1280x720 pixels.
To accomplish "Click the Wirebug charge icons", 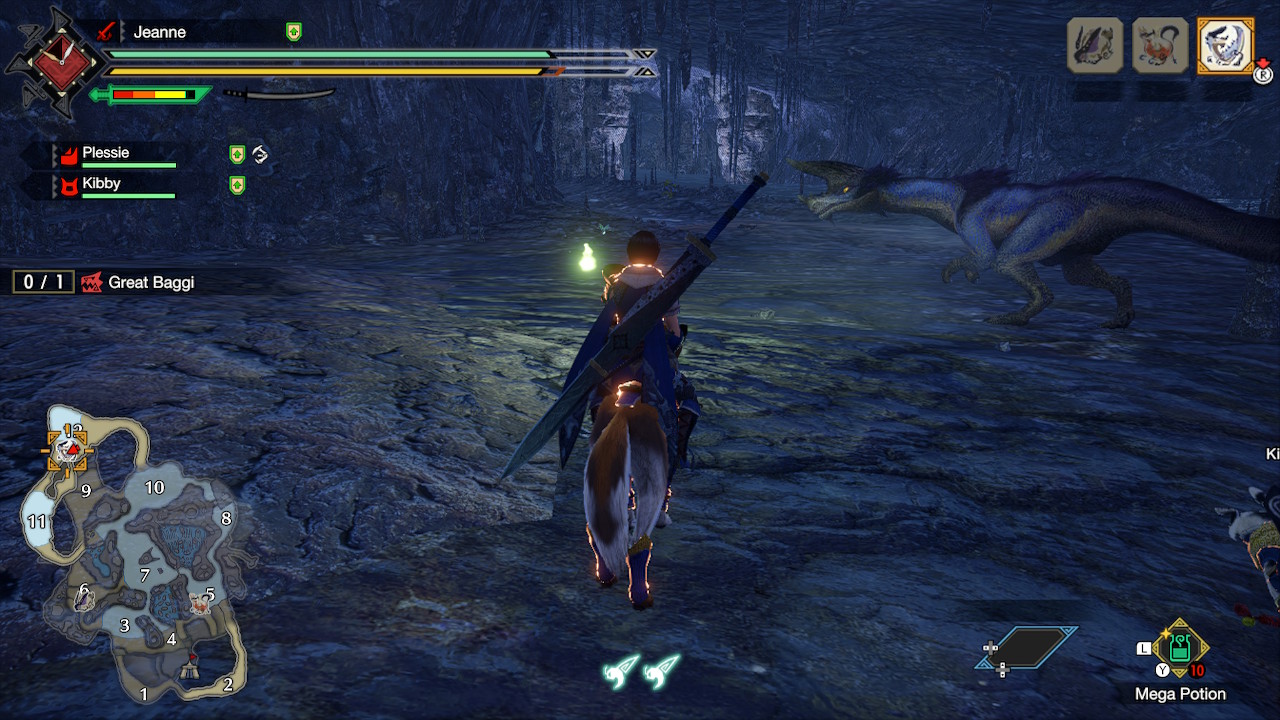I will (641, 670).
